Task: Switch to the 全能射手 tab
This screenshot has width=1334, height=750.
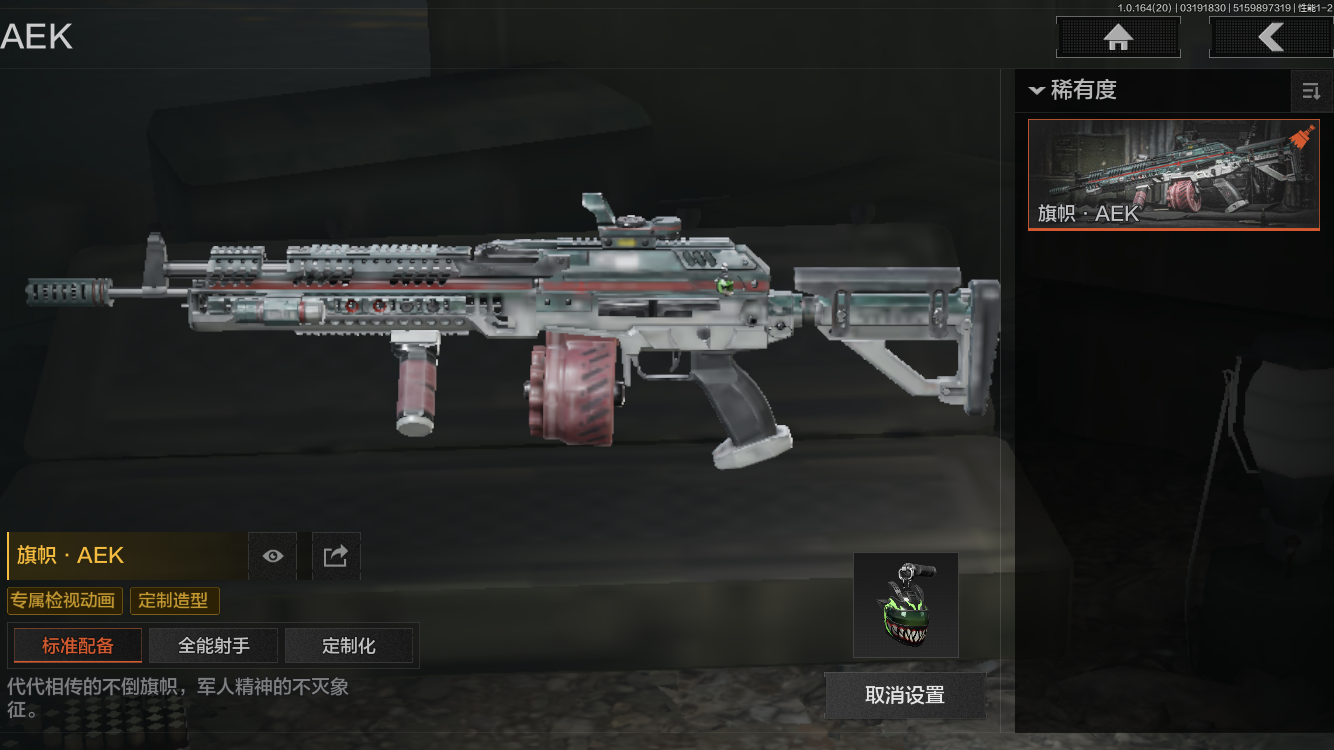Action: point(214,646)
